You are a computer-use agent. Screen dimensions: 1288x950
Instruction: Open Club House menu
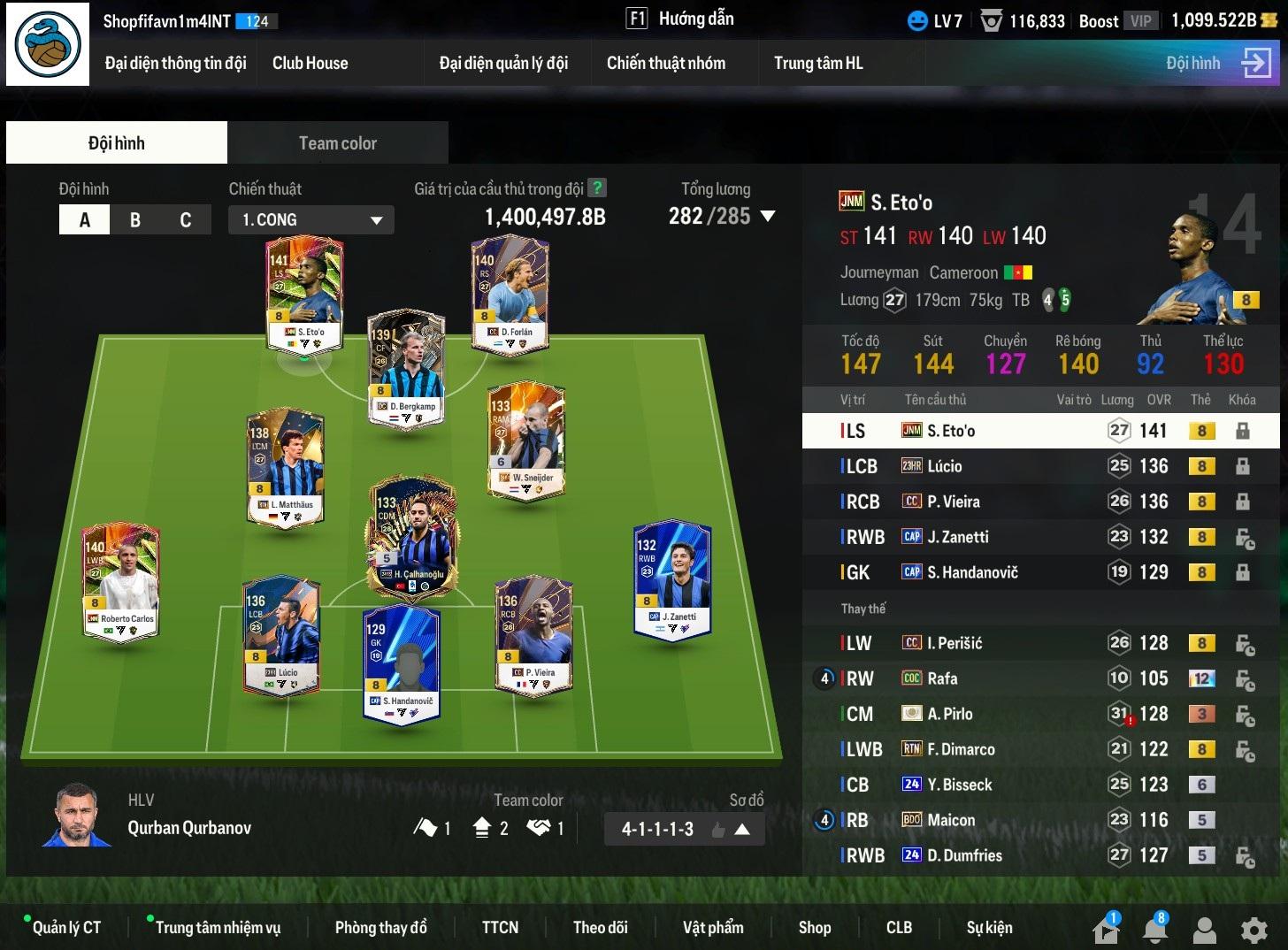[310, 64]
